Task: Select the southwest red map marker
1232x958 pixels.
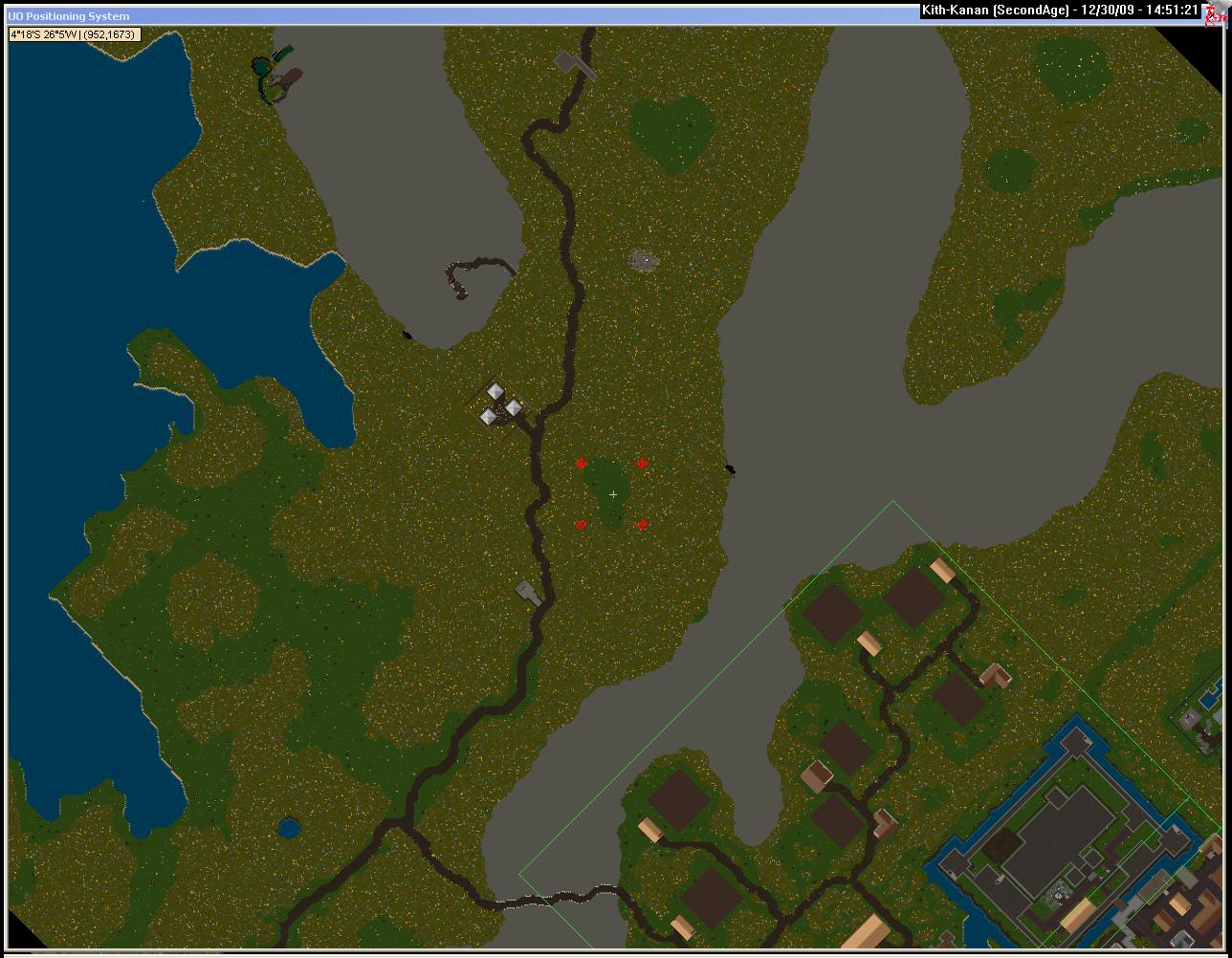Action: point(581,525)
